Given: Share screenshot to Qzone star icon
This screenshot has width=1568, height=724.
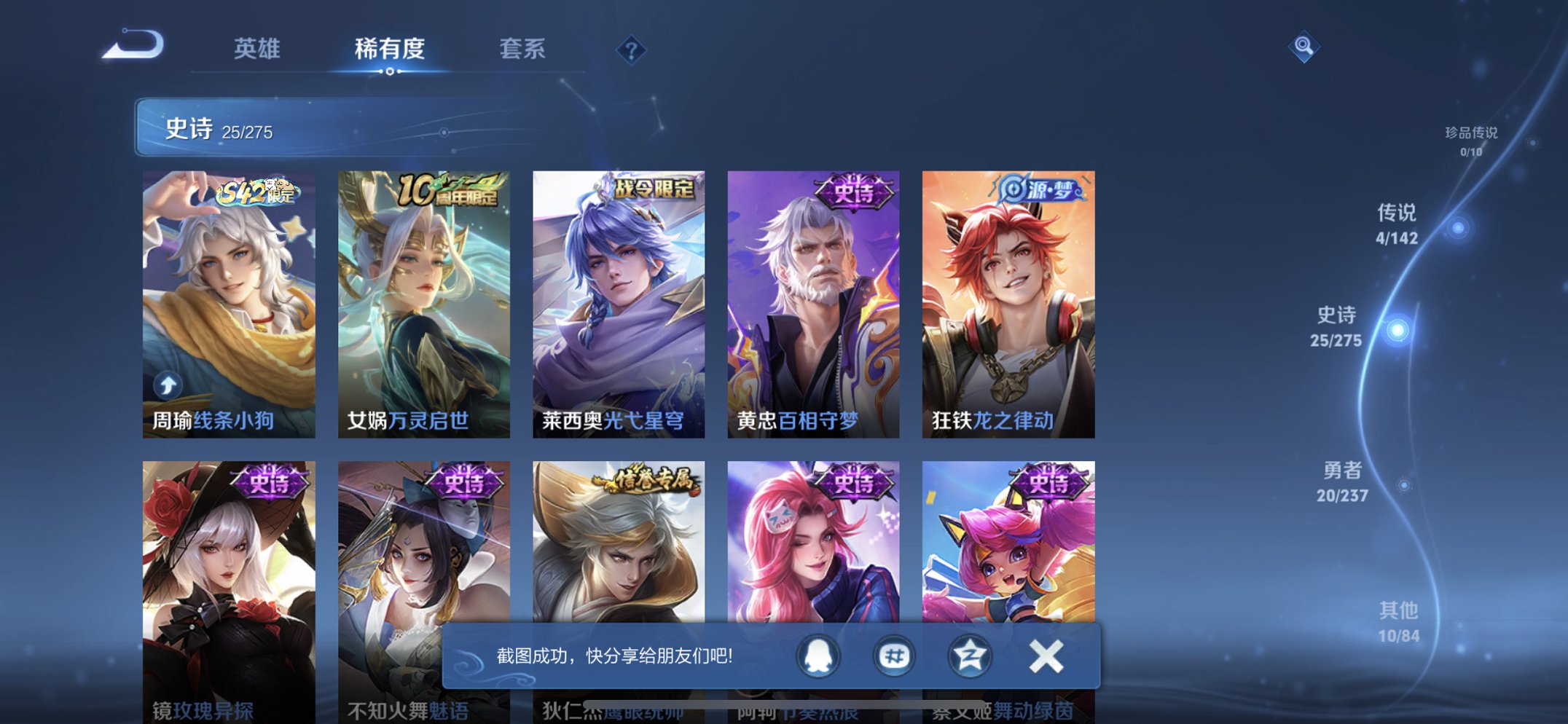Looking at the screenshot, I should (969, 655).
